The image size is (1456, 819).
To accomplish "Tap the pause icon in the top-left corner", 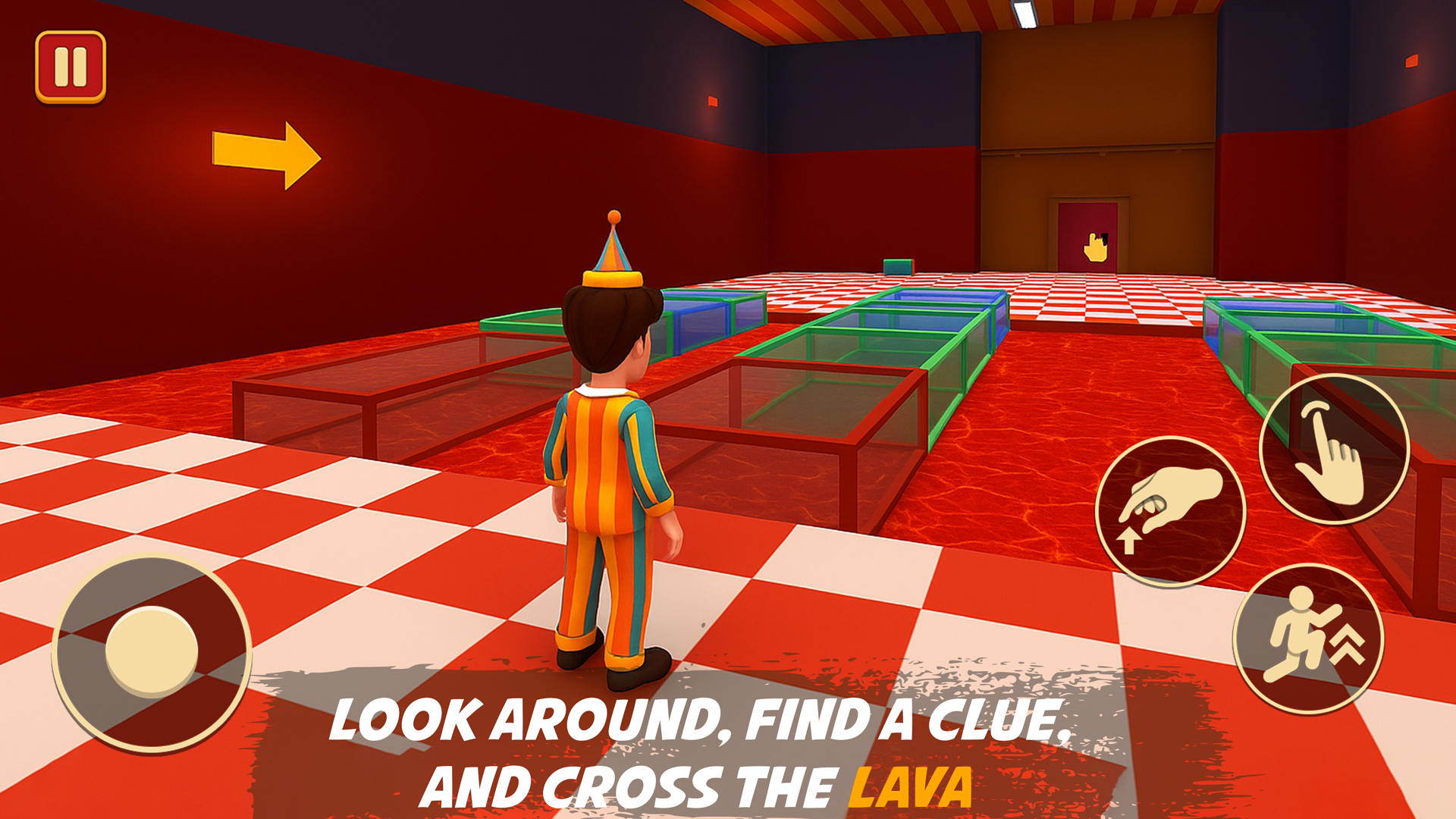I will pos(71,67).
